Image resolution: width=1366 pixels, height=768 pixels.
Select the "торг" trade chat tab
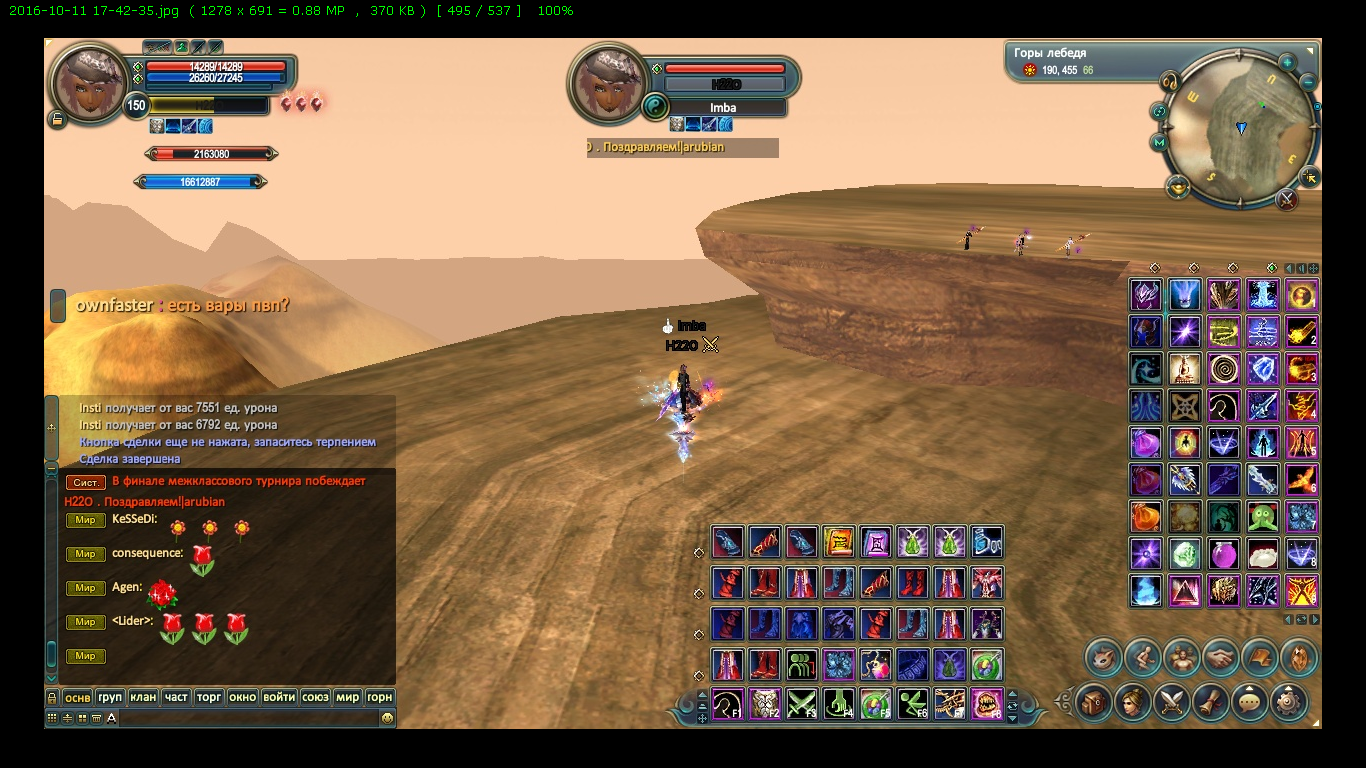pyautogui.click(x=209, y=697)
